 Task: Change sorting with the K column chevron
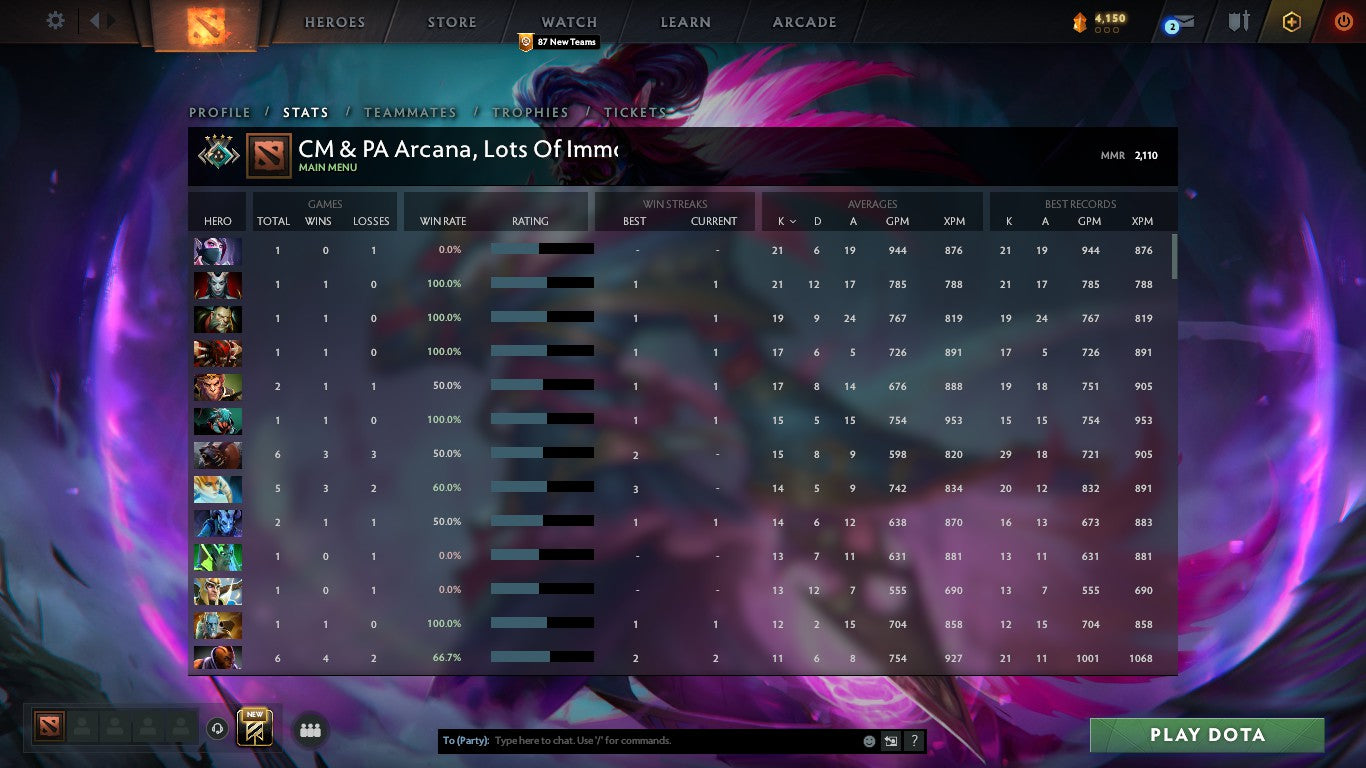click(791, 221)
